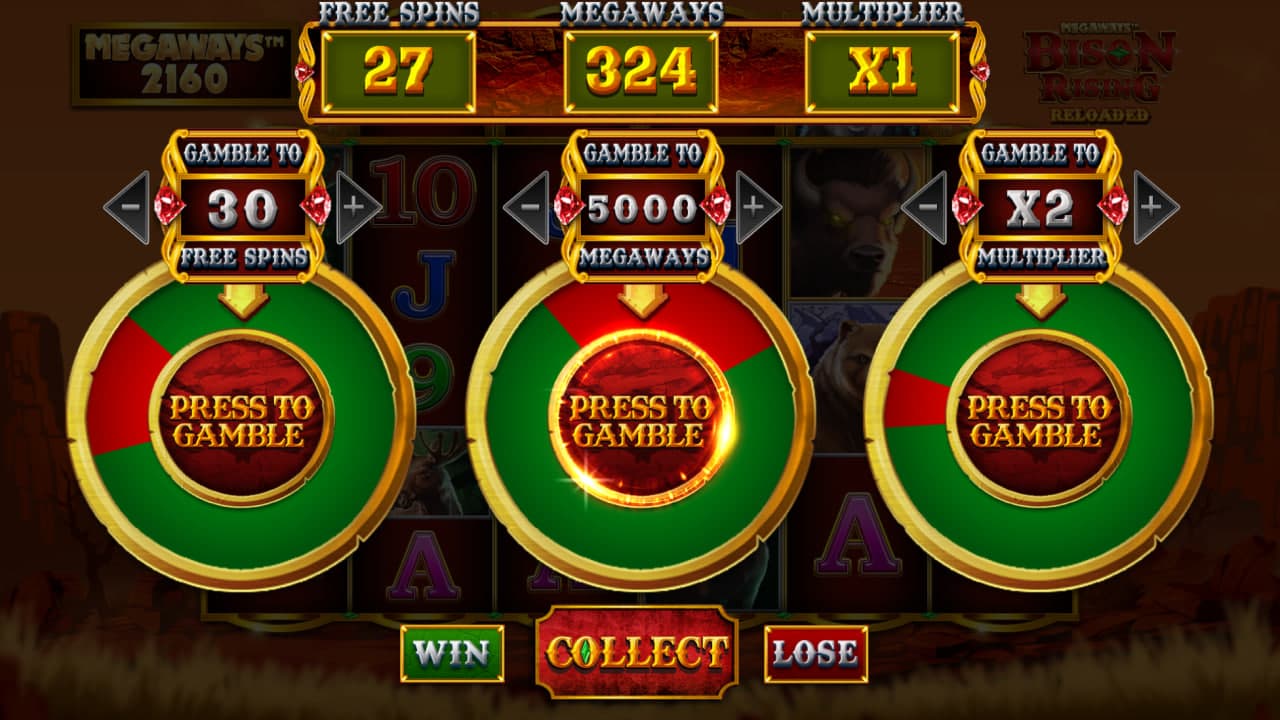Reduce the Multiplier gamble target

coord(925,207)
